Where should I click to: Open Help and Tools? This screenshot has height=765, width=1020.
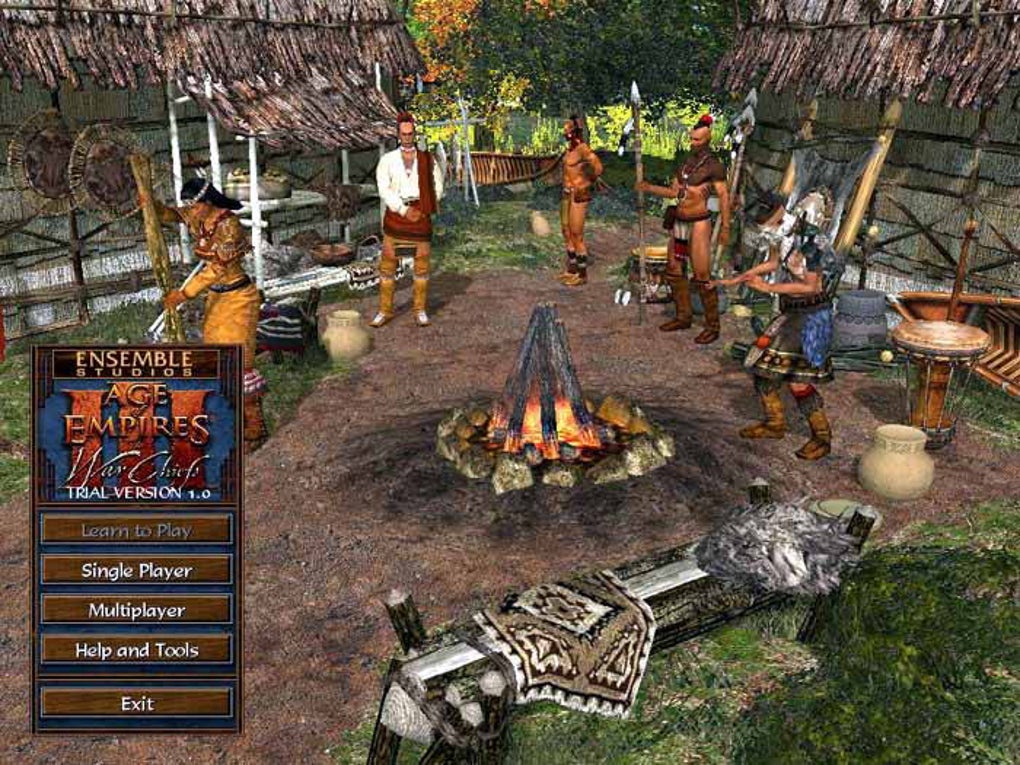[136, 650]
